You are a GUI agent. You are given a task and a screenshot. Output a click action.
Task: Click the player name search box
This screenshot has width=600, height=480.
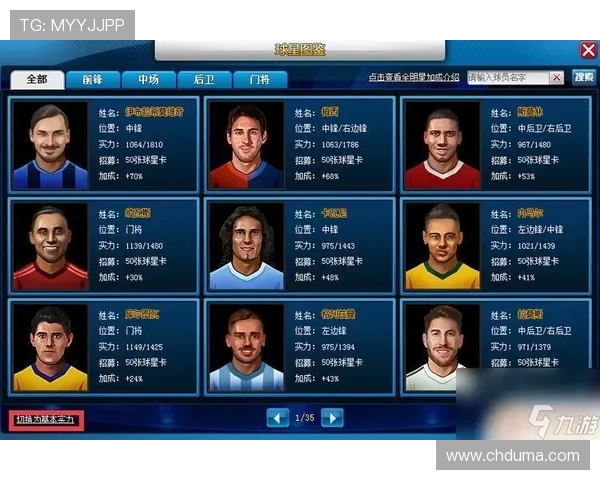click(x=515, y=77)
